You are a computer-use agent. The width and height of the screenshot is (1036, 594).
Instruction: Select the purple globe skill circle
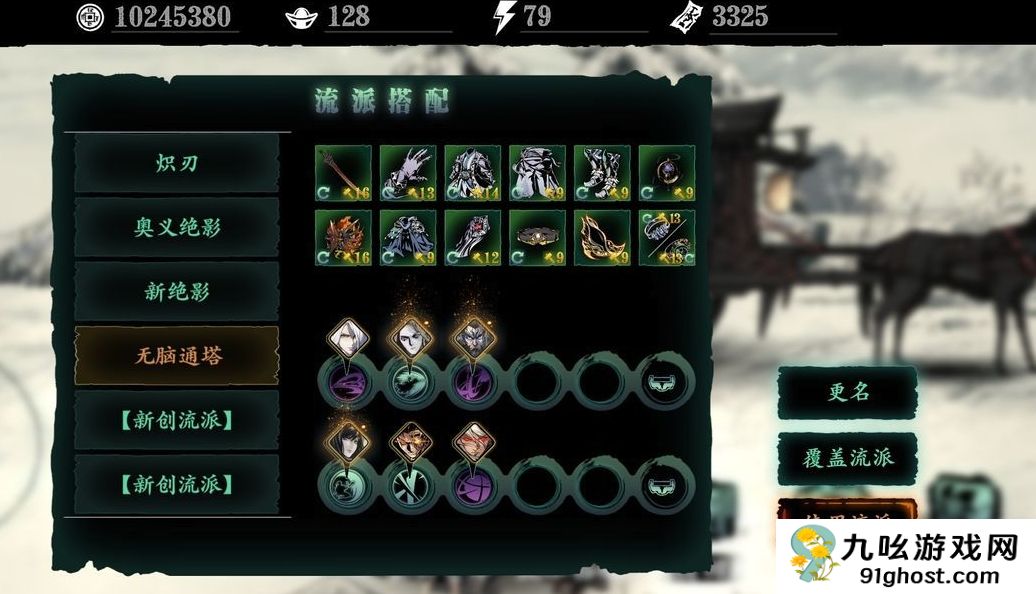point(473,484)
